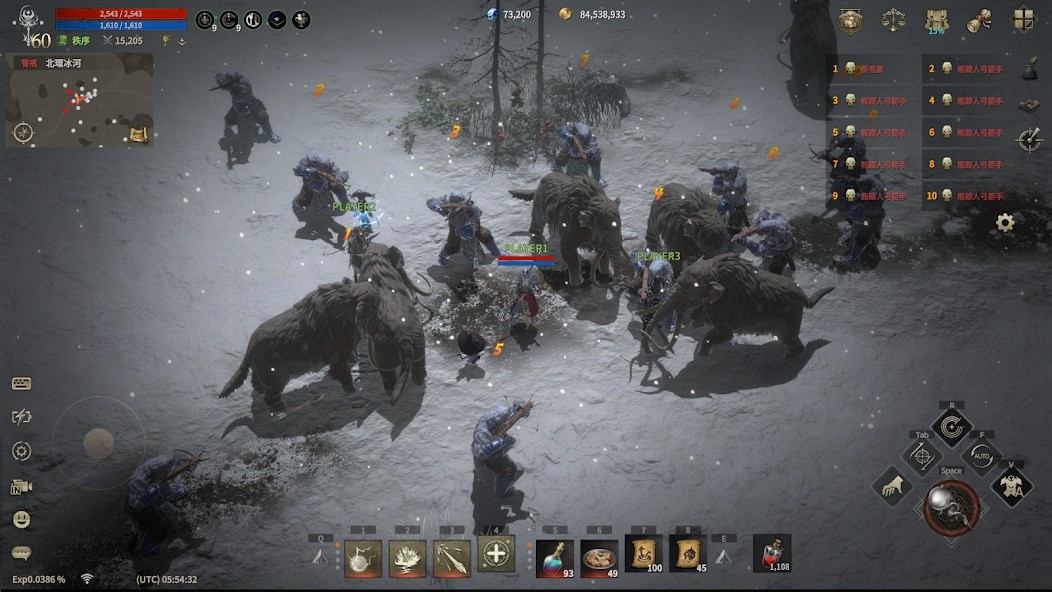This screenshot has height=592, width=1052.
Task: Open the rolled scroll quest menu
Action: click(x=980, y=19)
